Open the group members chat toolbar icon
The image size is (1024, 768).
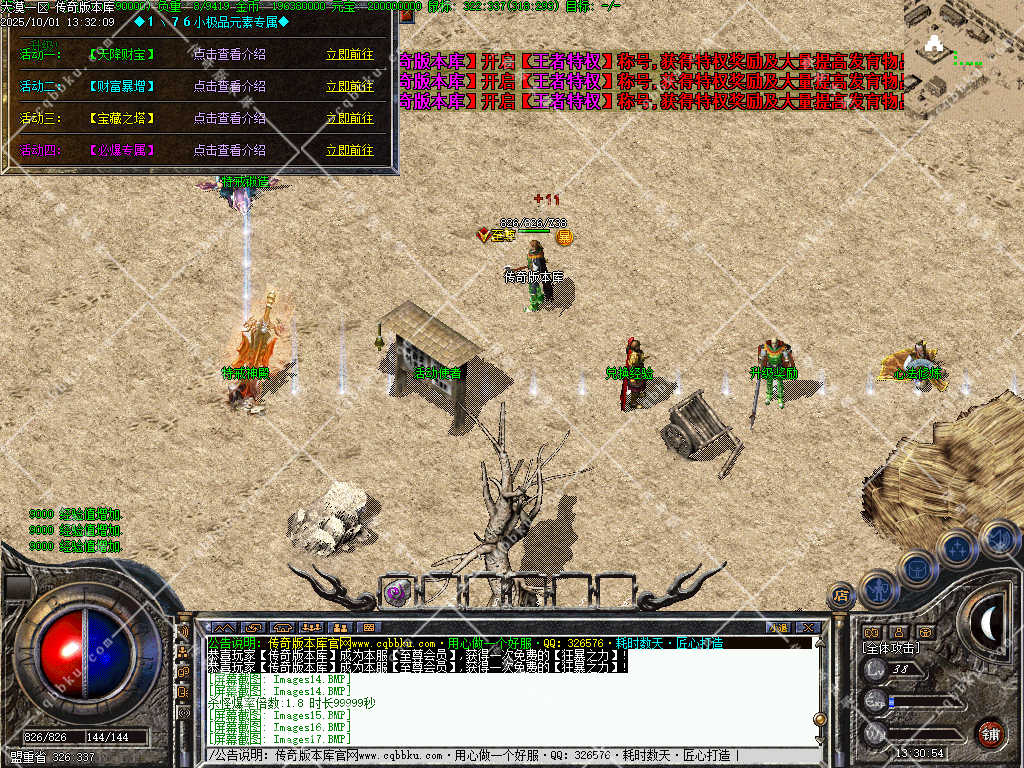(311, 627)
